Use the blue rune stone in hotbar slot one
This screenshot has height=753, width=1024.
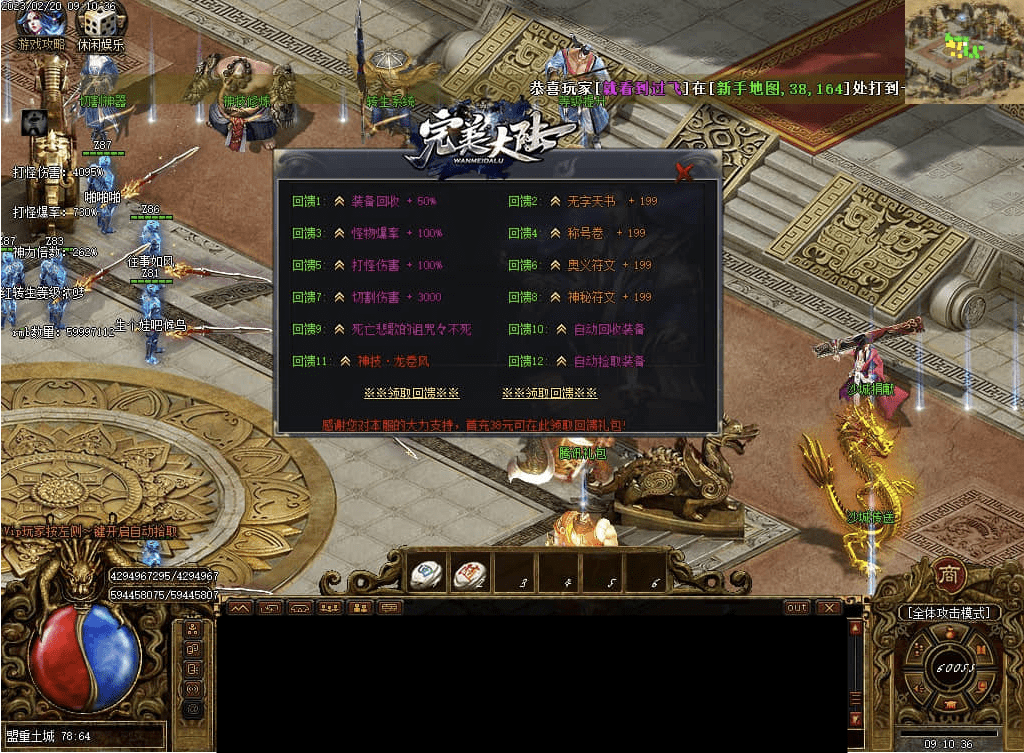427,574
